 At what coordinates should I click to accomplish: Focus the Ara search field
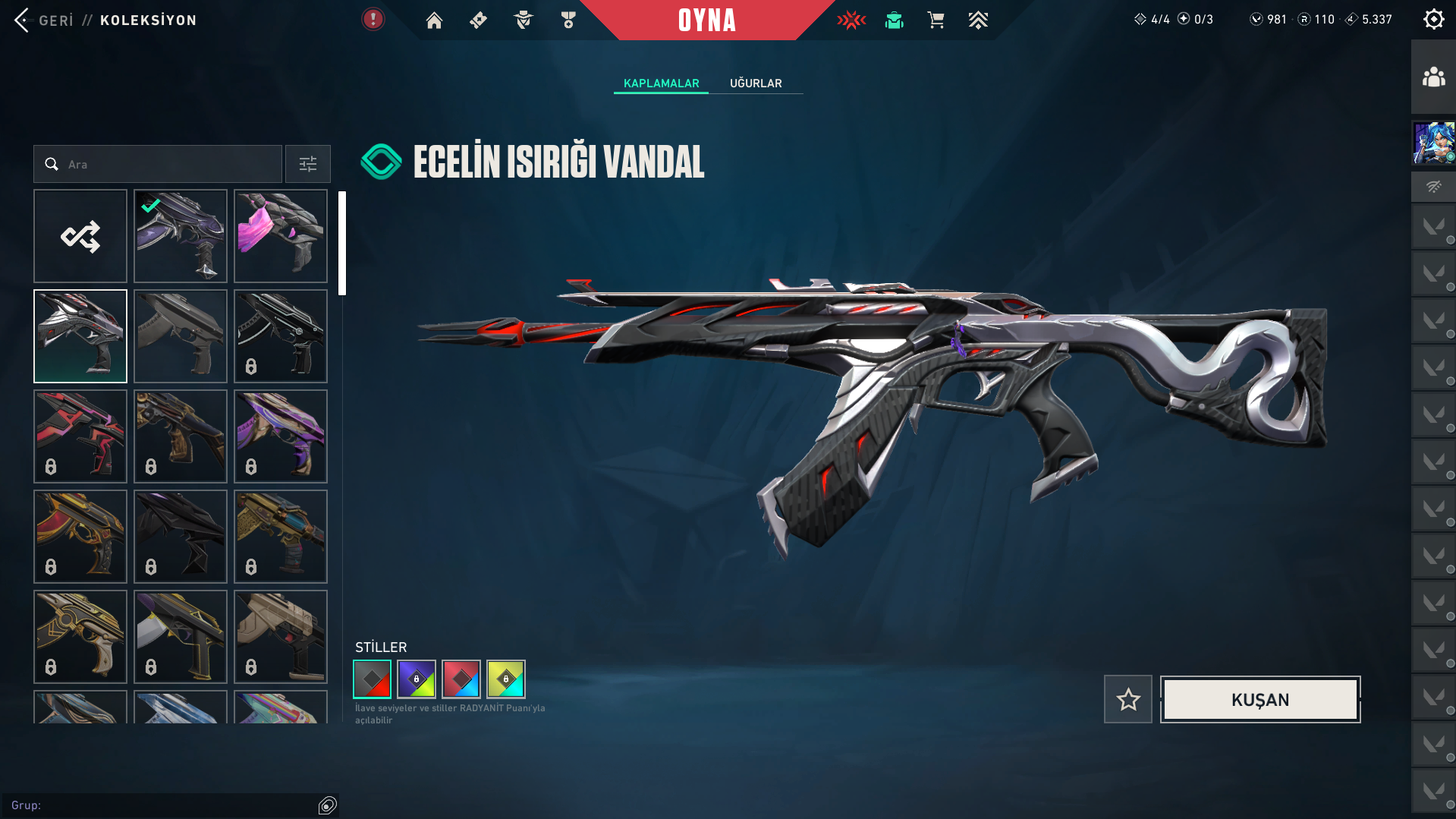click(x=167, y=164)
